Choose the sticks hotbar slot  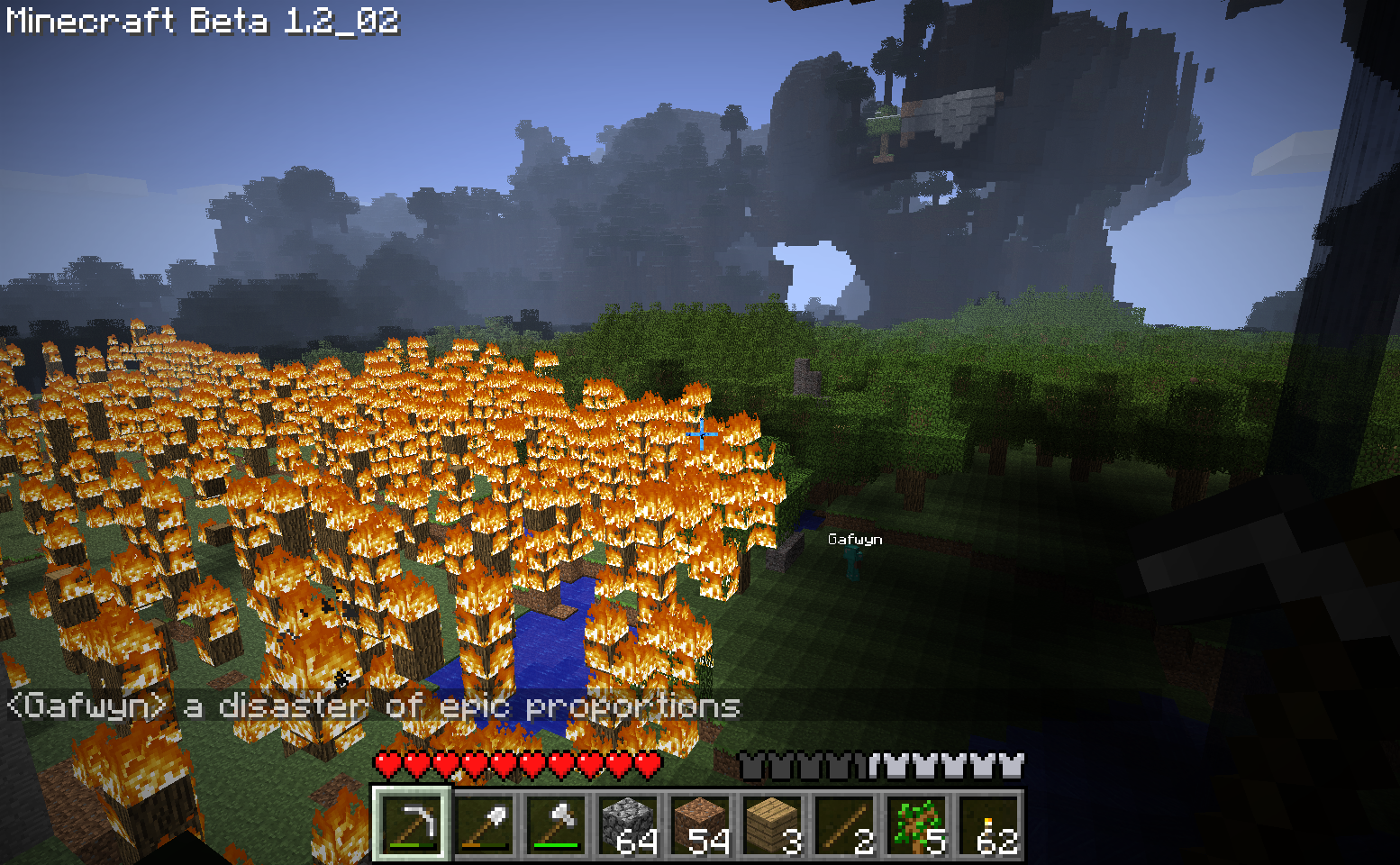(844, 824)
